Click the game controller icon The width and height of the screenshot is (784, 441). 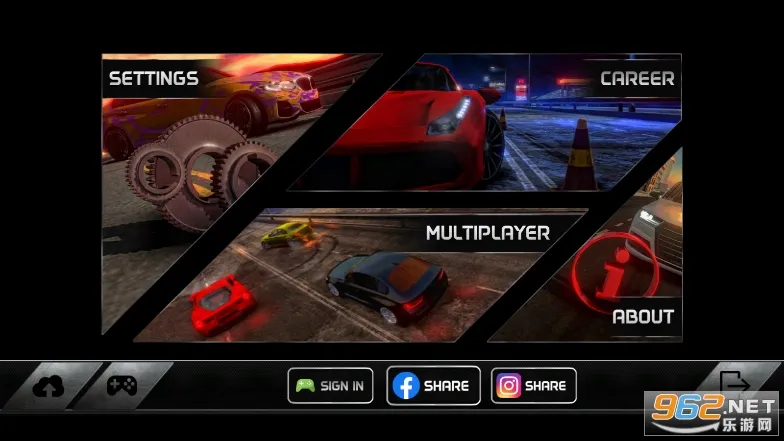(x=122, y=385)
